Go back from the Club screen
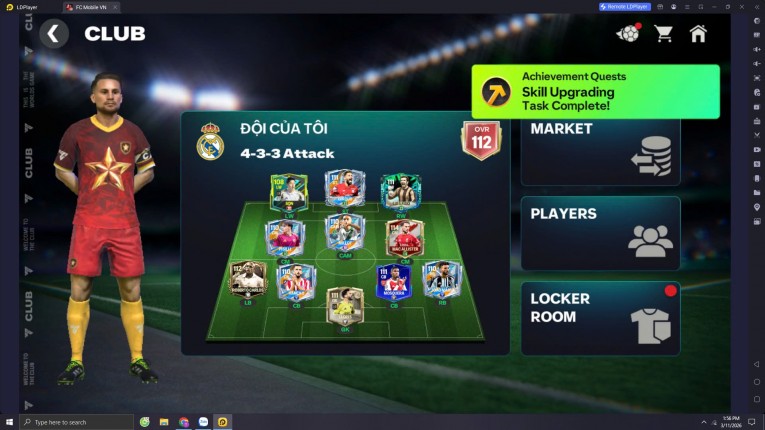Image resolution: width=765 pixels, height=430 pixels. tap(54, 34)
